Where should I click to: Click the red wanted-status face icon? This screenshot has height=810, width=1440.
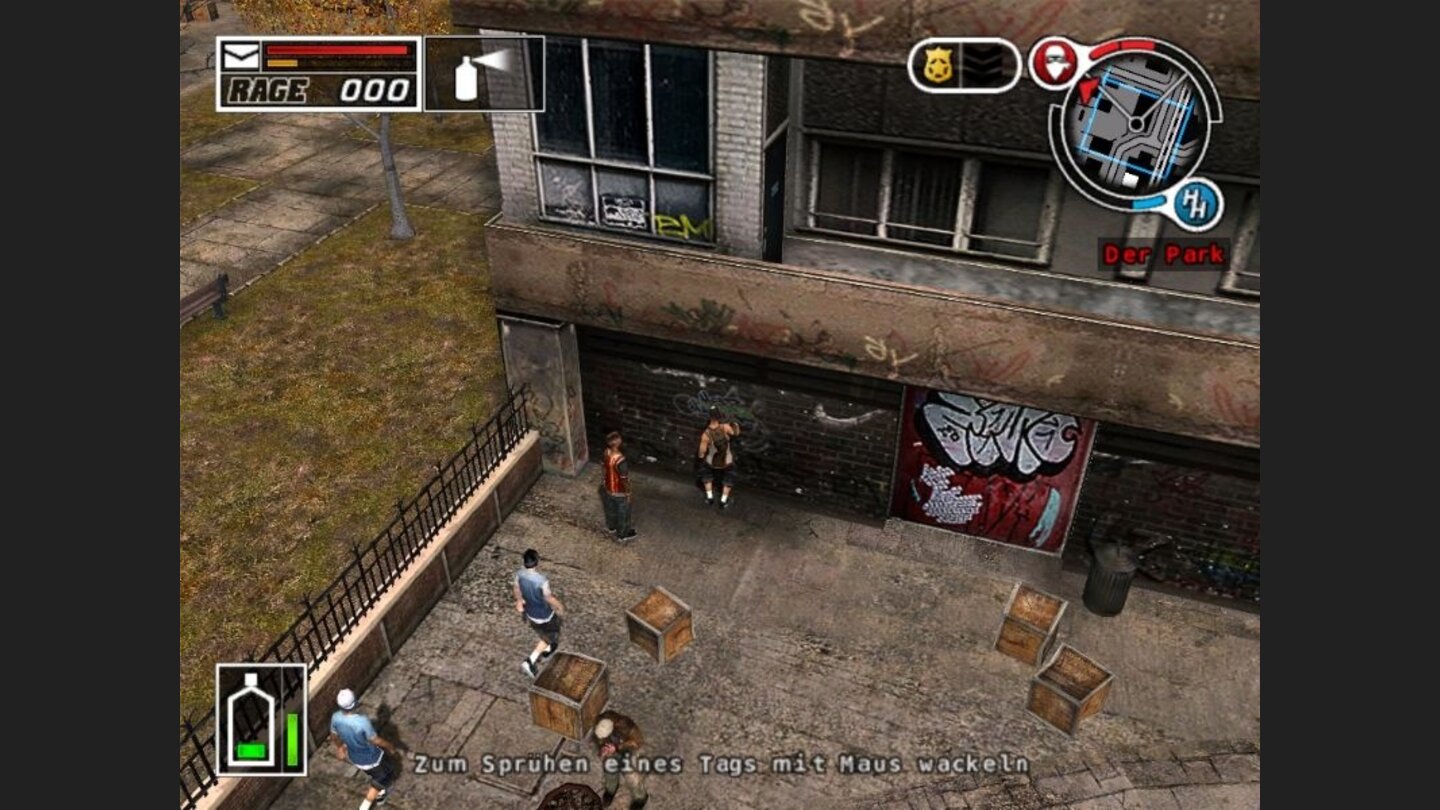click(1055, 62)
